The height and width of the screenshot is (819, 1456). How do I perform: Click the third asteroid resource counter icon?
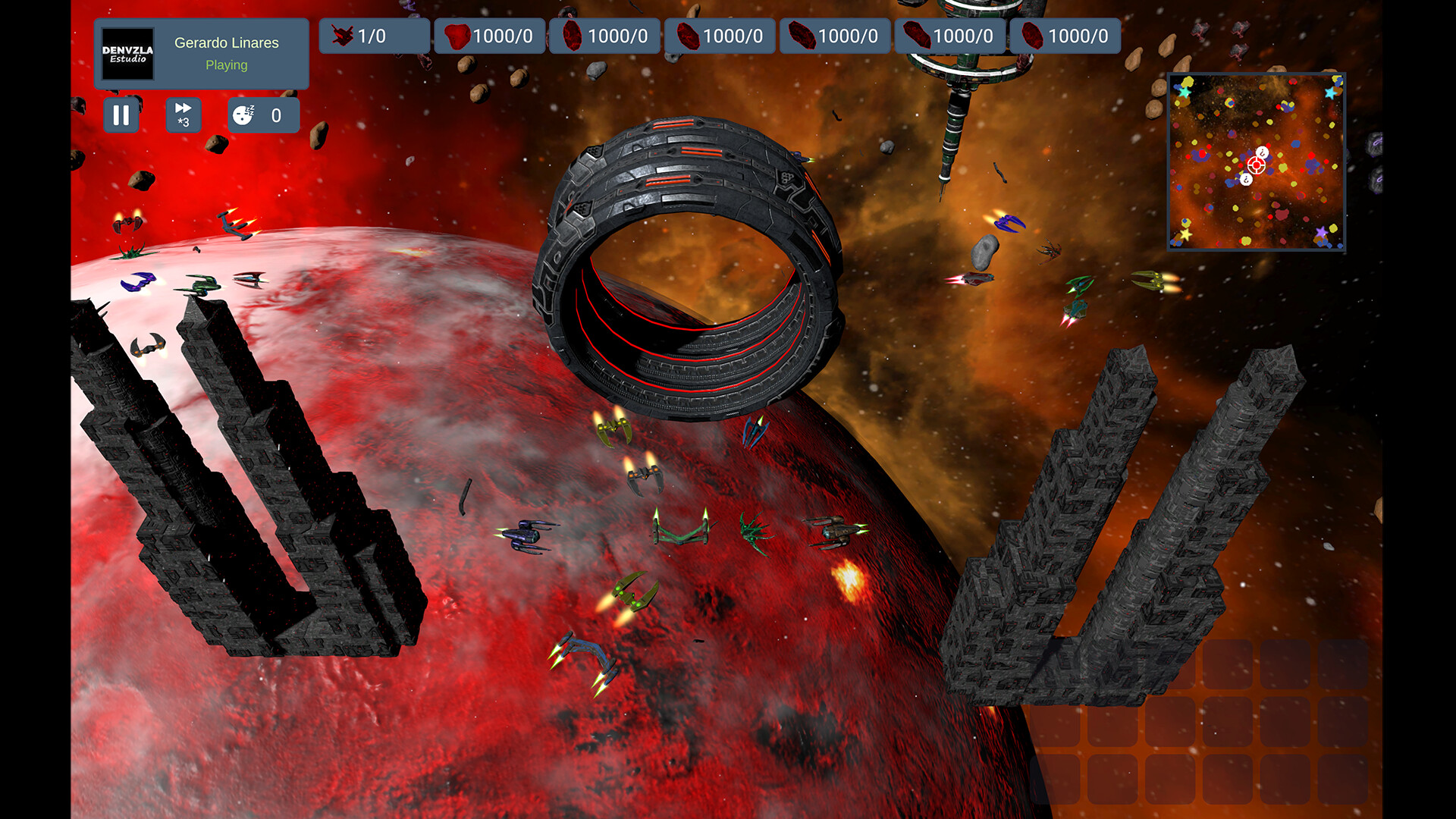(x=689, y=35)
